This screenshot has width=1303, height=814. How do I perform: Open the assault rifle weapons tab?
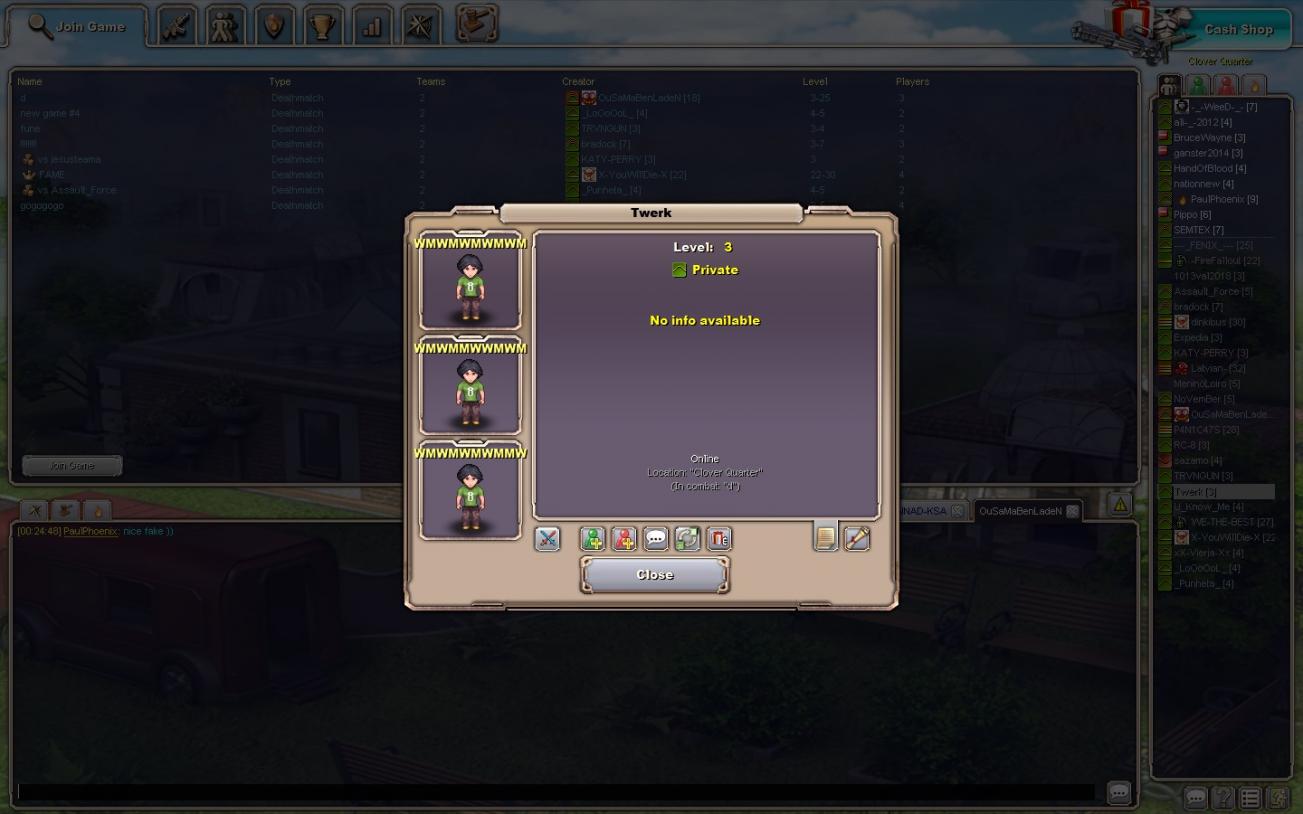tap(176, 27)
